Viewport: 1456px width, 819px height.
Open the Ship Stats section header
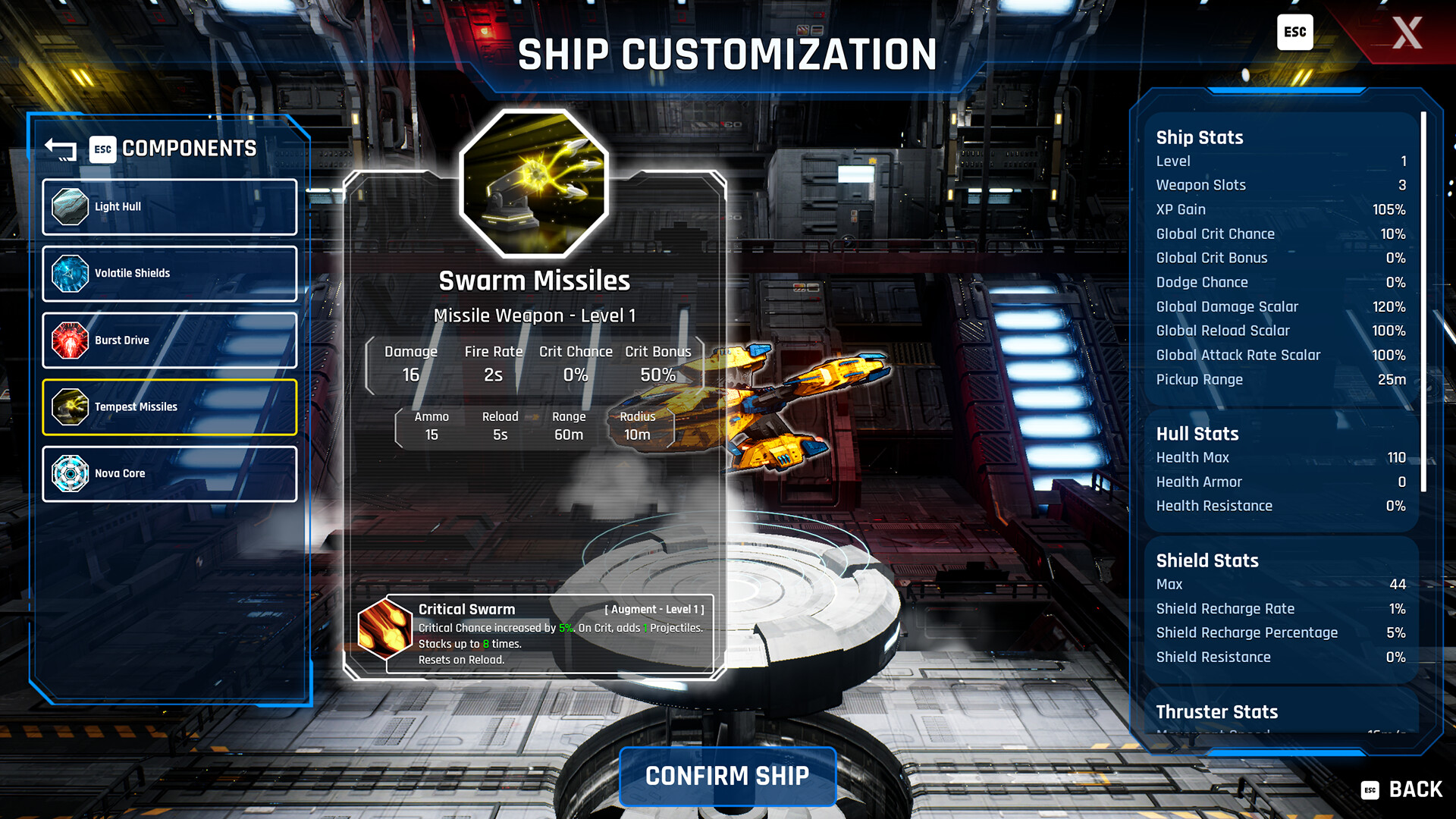1200,137
